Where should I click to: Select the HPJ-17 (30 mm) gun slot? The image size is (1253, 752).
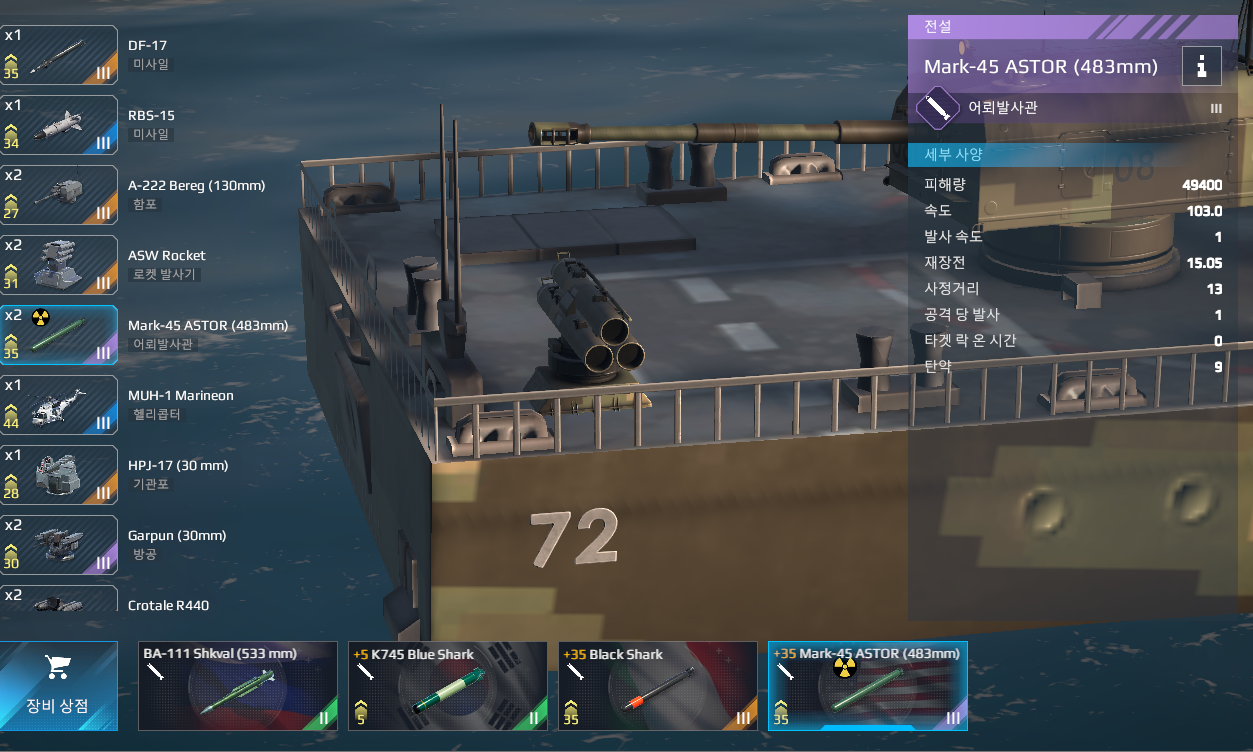pyautogui.click(x=60, y=475)
